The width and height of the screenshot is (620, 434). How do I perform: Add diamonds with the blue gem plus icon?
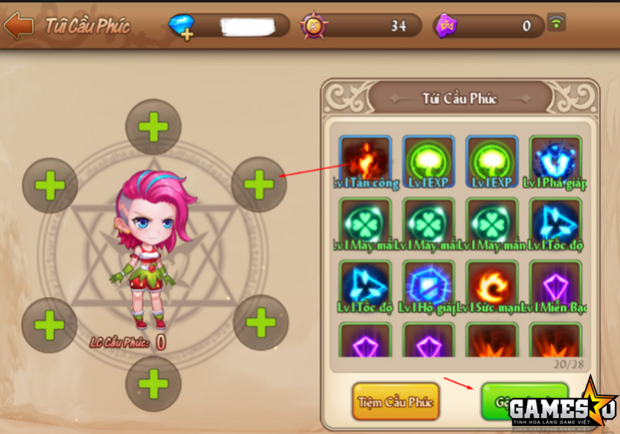[x=183, y=26]
